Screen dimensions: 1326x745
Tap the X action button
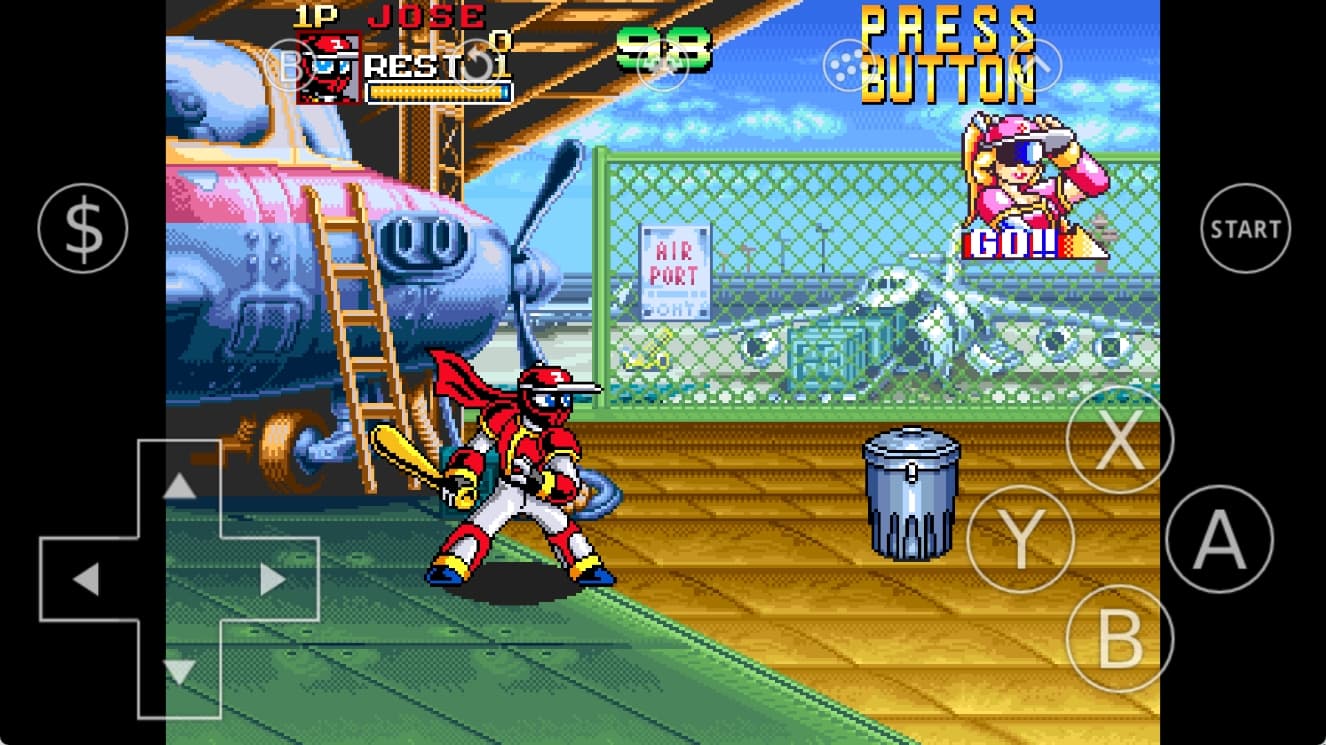point(1119,438)
